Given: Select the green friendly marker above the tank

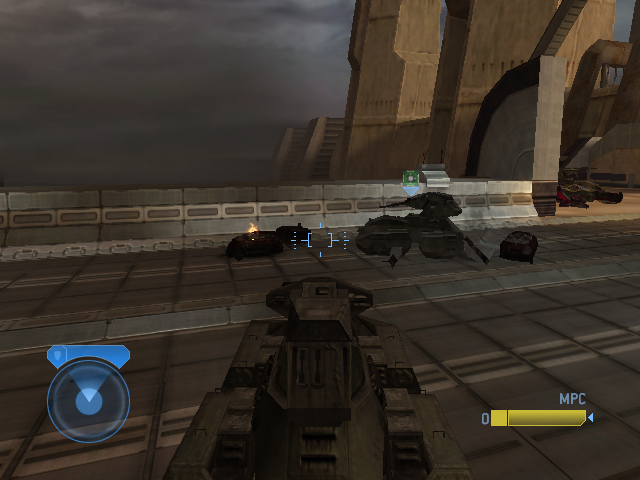Looking at the screenshot, I should (410, 180).
